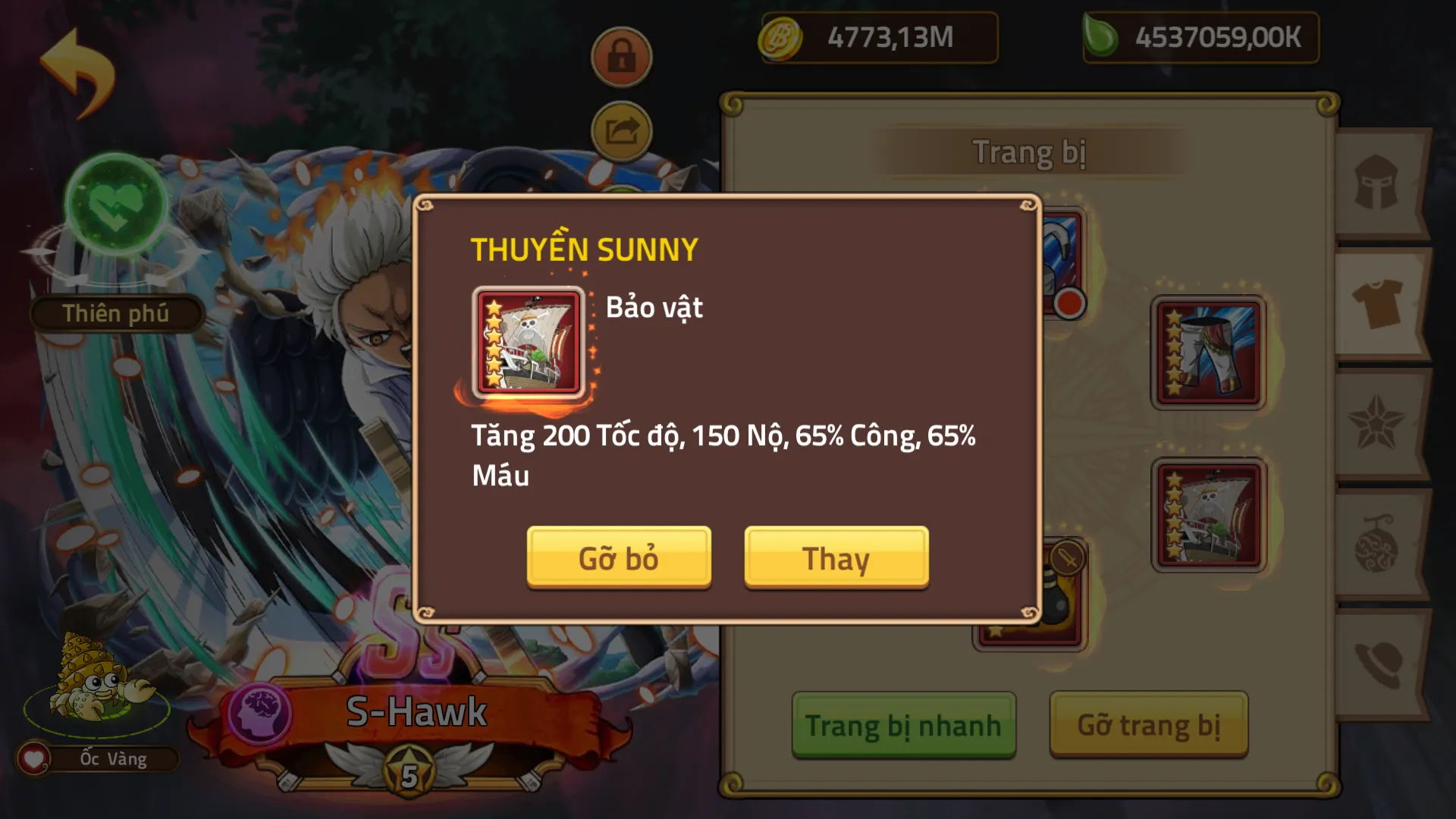Click the Trang bị nhanh button
Screen dimensions: 1456x819
[904, 724]
